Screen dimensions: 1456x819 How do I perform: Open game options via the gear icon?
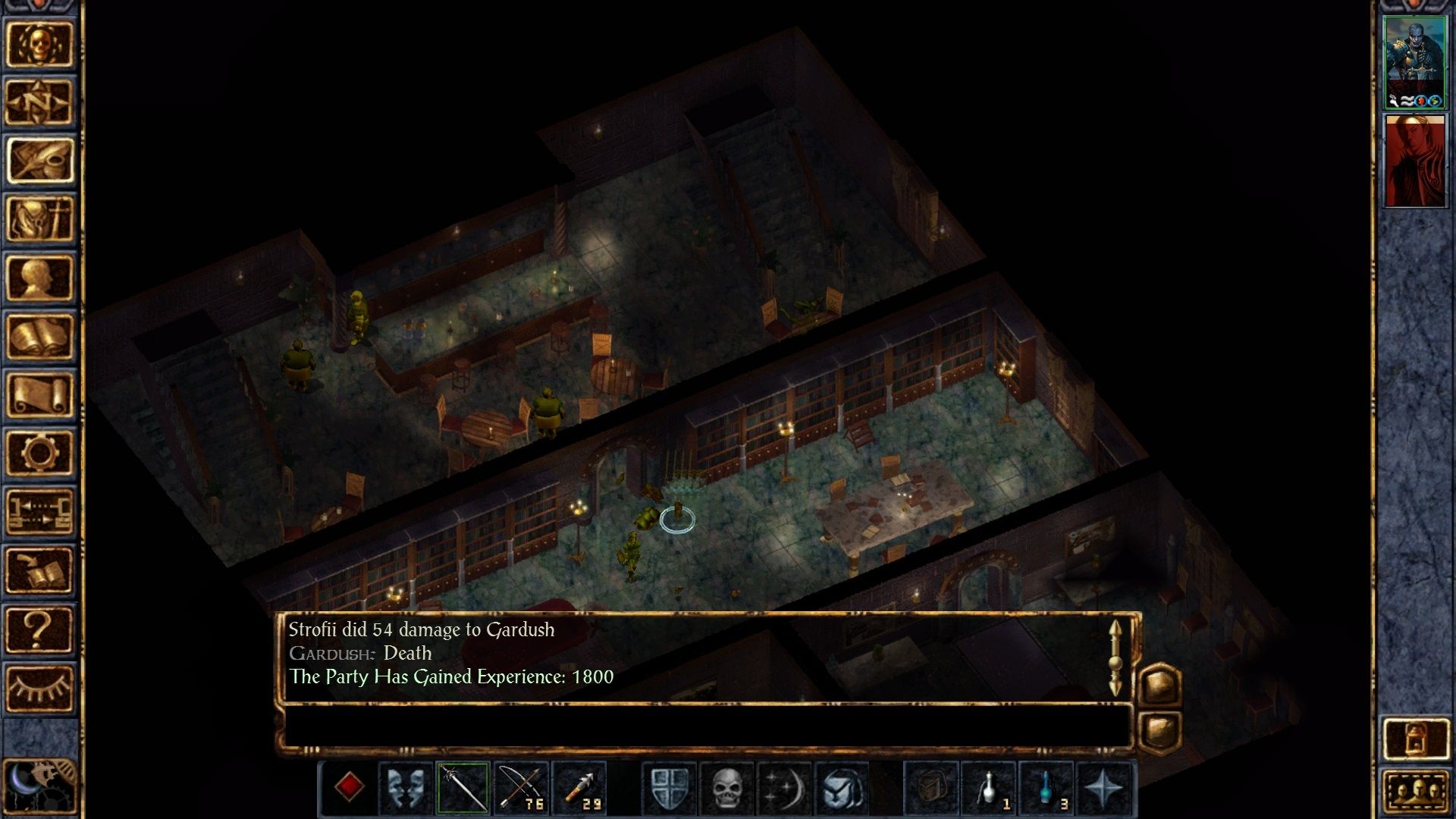click(x=39, y=453)
